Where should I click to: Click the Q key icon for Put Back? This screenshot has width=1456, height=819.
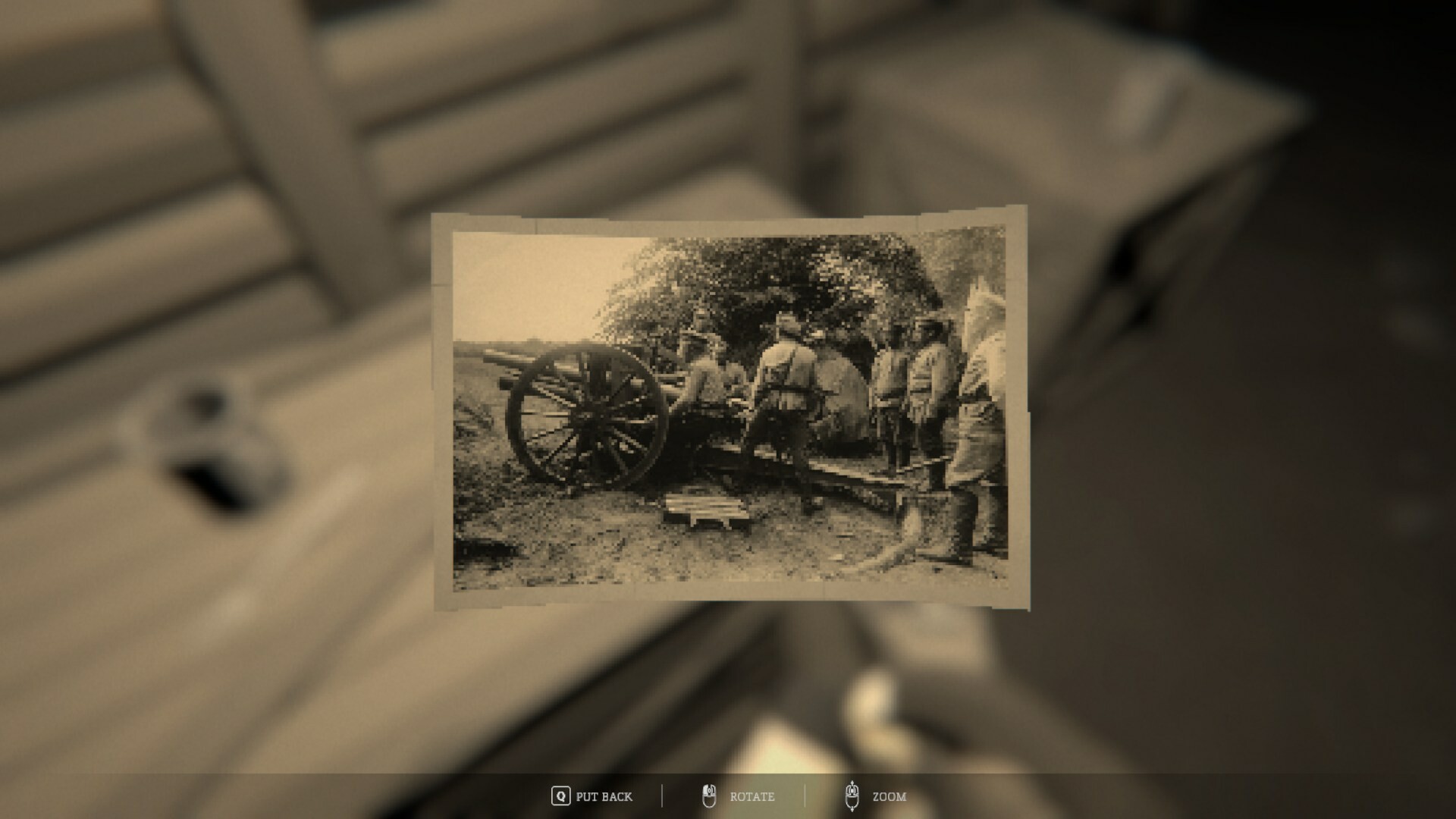(560, 797)
